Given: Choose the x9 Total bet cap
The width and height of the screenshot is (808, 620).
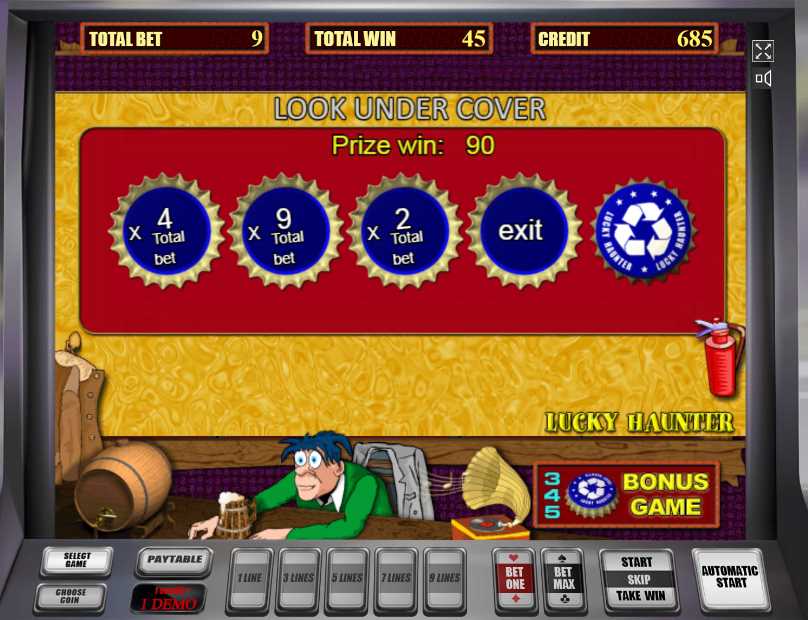Looking at the screenshot, I should pyautogui.click(x=285, y=231).
